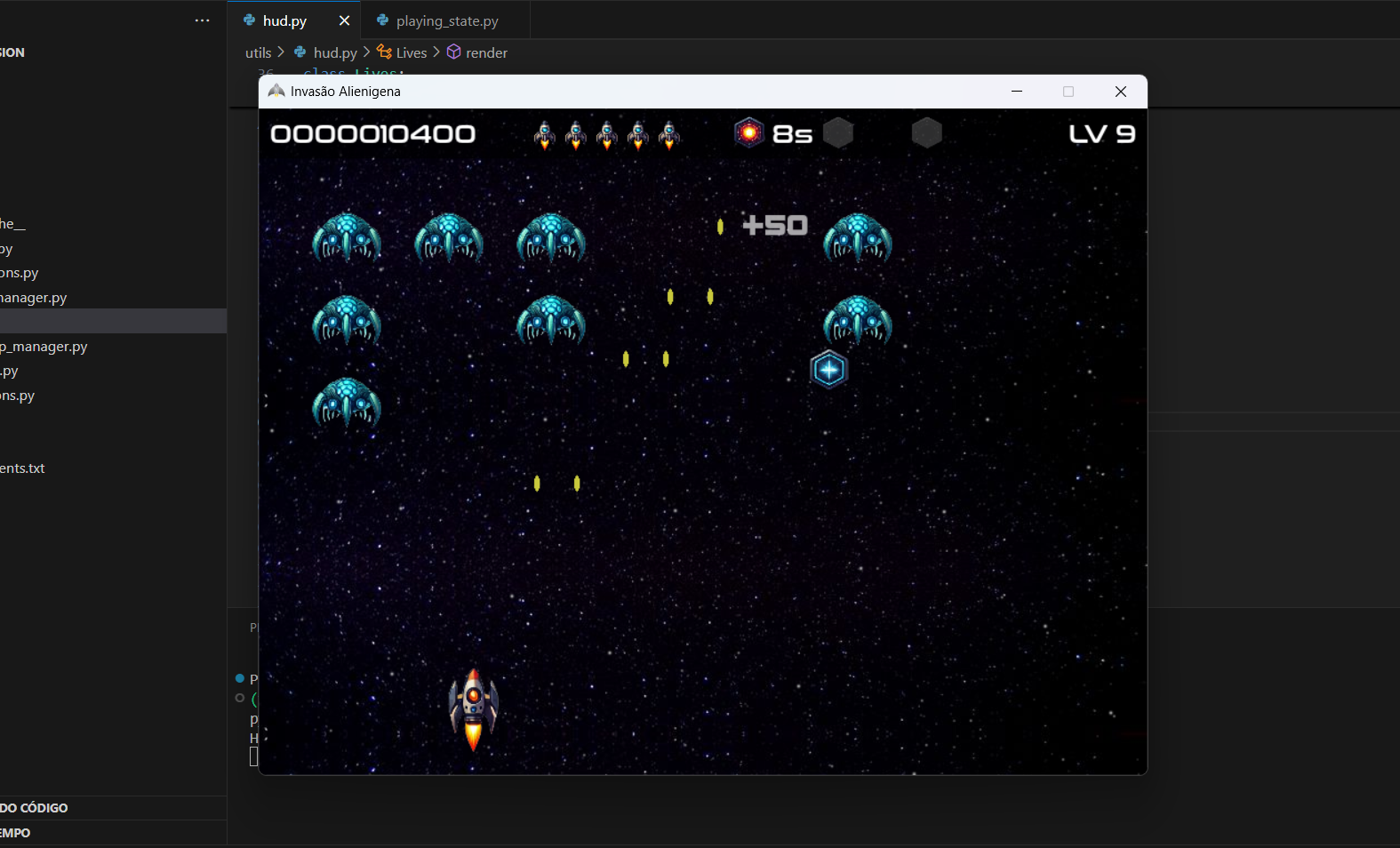Click the alien icon in the game window title bar

coord(276,91)
